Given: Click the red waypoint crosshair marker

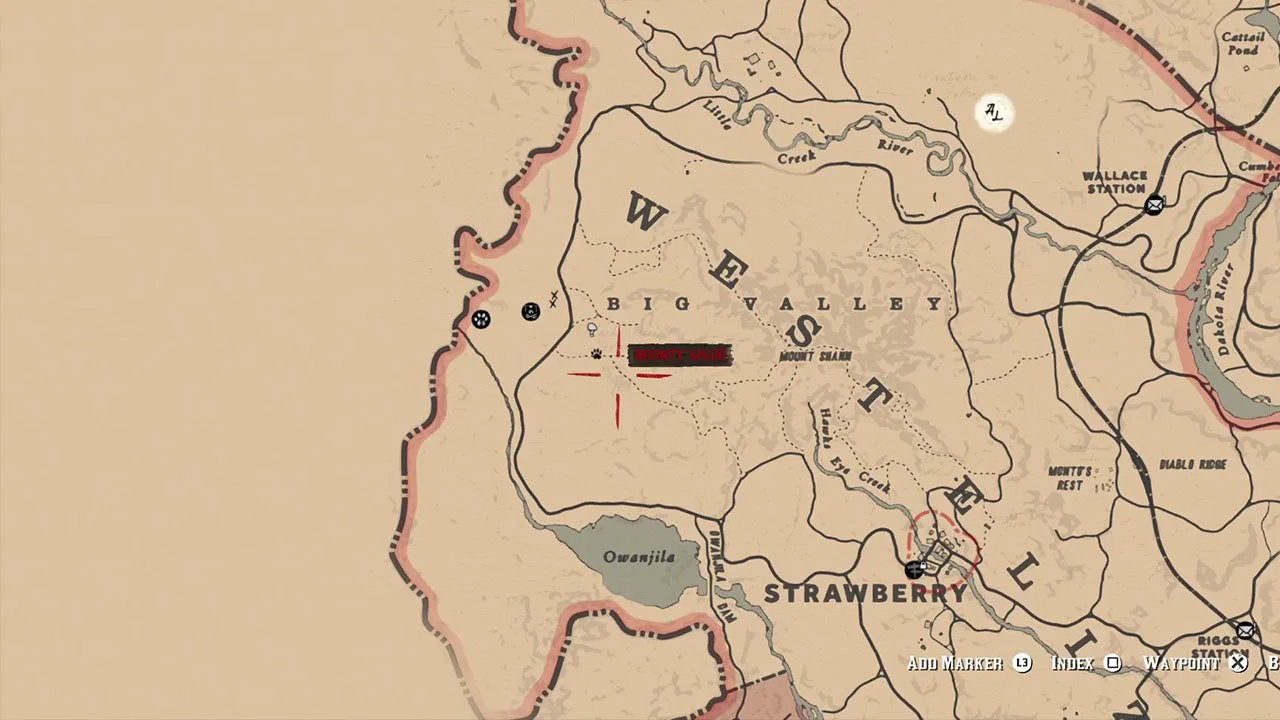Looking at the screenshot, I should pos(617,375).
